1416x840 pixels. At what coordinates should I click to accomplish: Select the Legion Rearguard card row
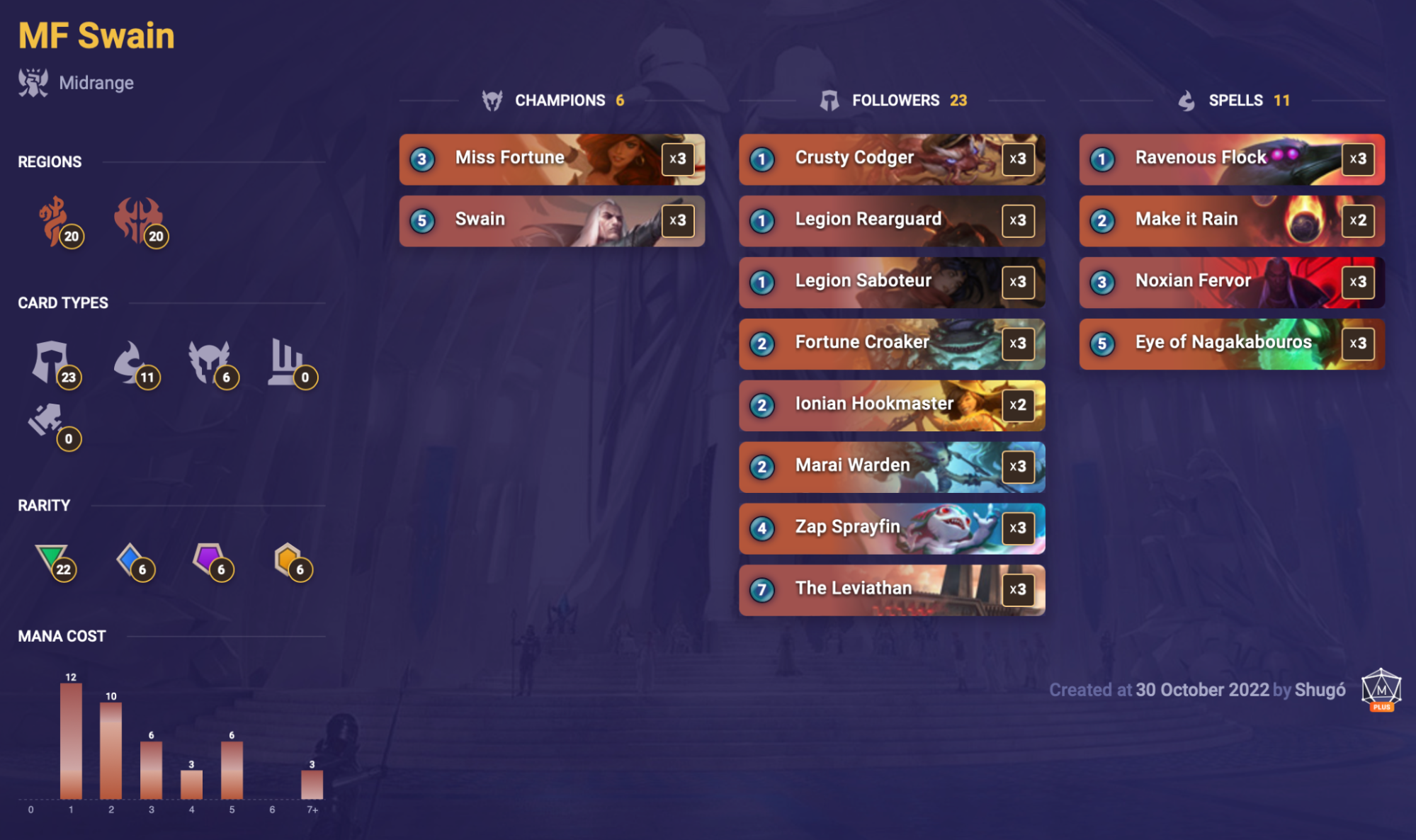point(891,220)
